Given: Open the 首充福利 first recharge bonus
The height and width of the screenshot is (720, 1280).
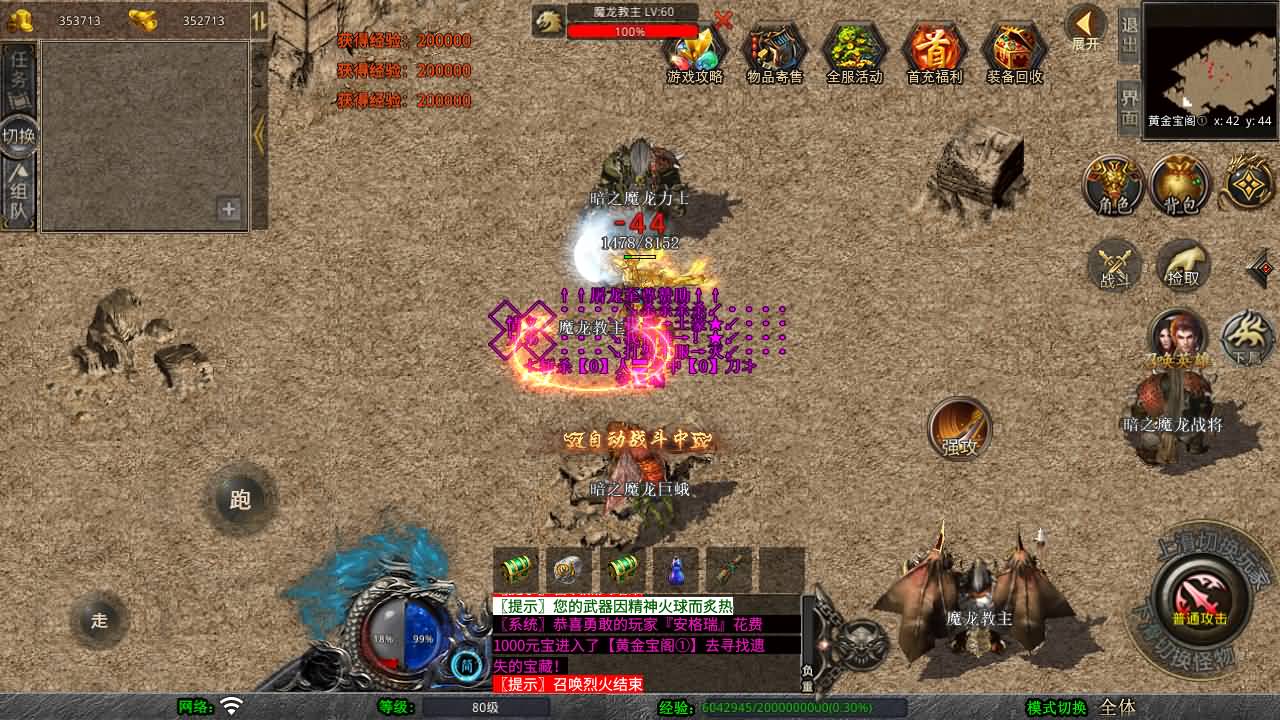Looking at the screenshot, I should click(x=935, y=52).
